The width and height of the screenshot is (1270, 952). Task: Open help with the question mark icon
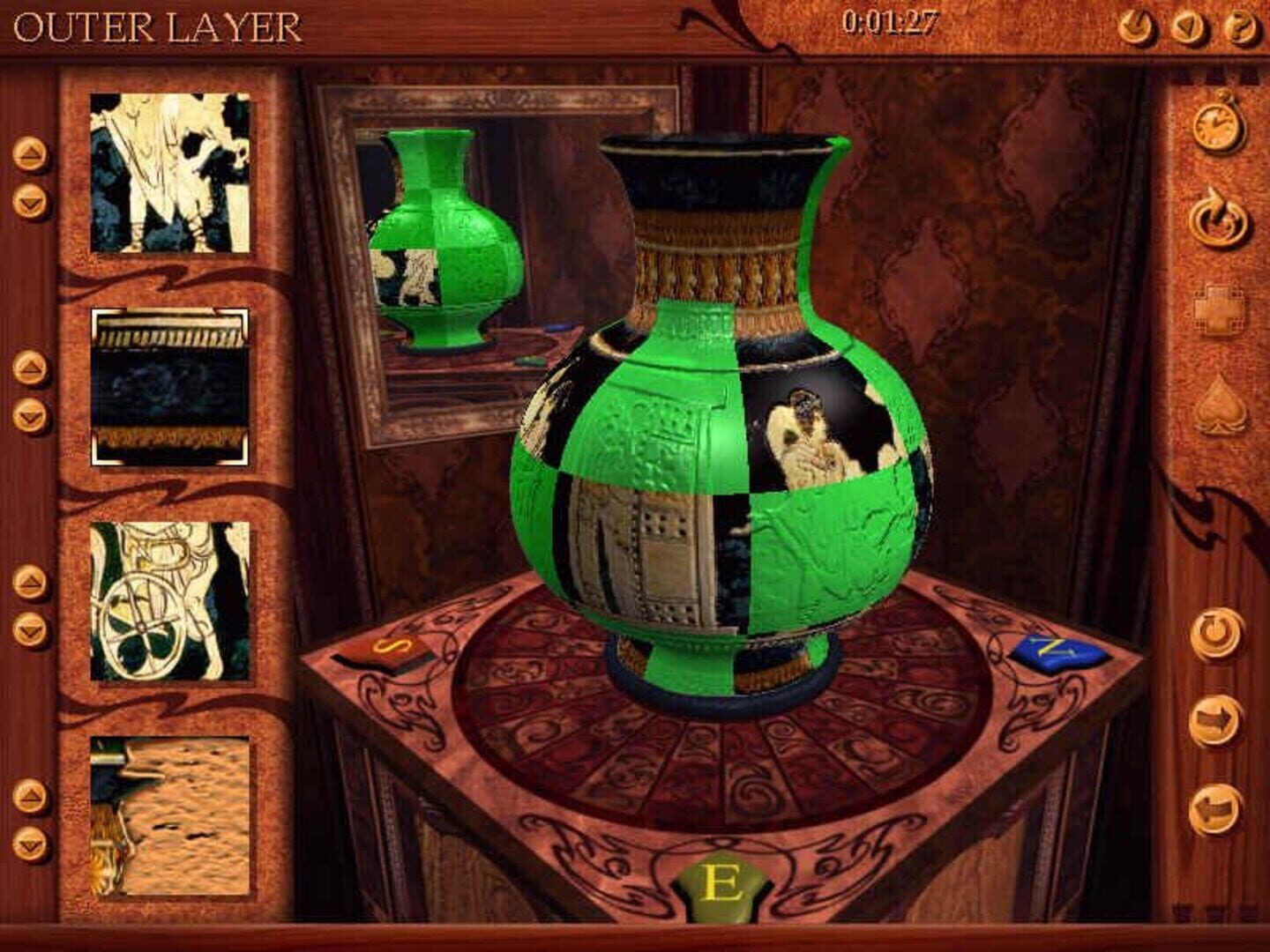click(x=1240, y=23)
